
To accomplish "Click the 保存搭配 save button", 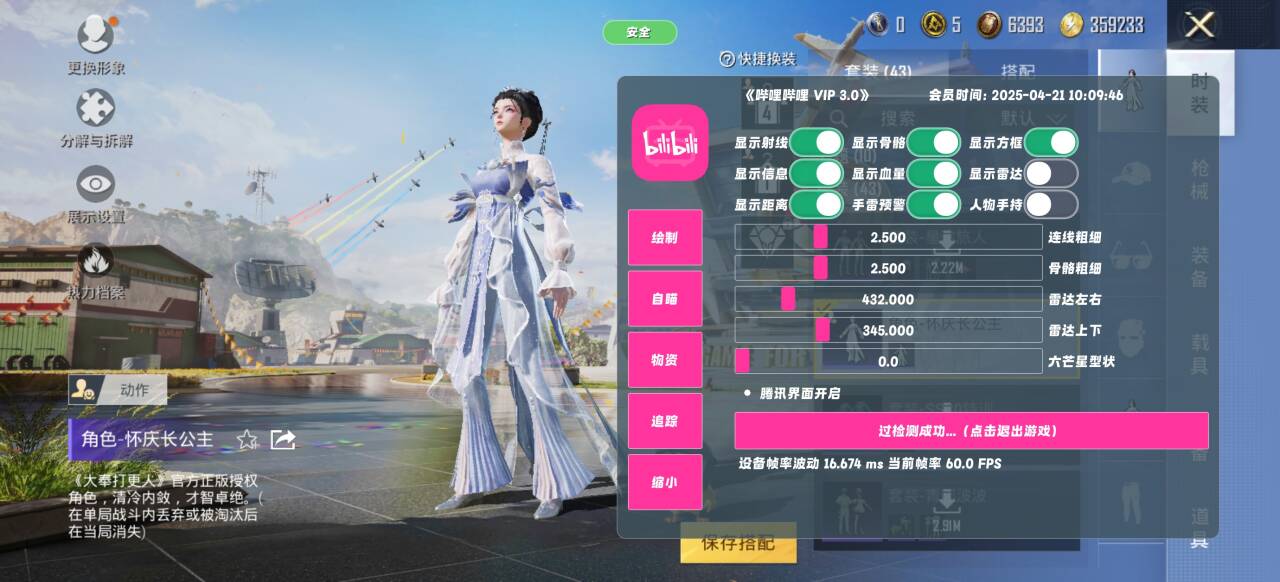I will [738, 544].
